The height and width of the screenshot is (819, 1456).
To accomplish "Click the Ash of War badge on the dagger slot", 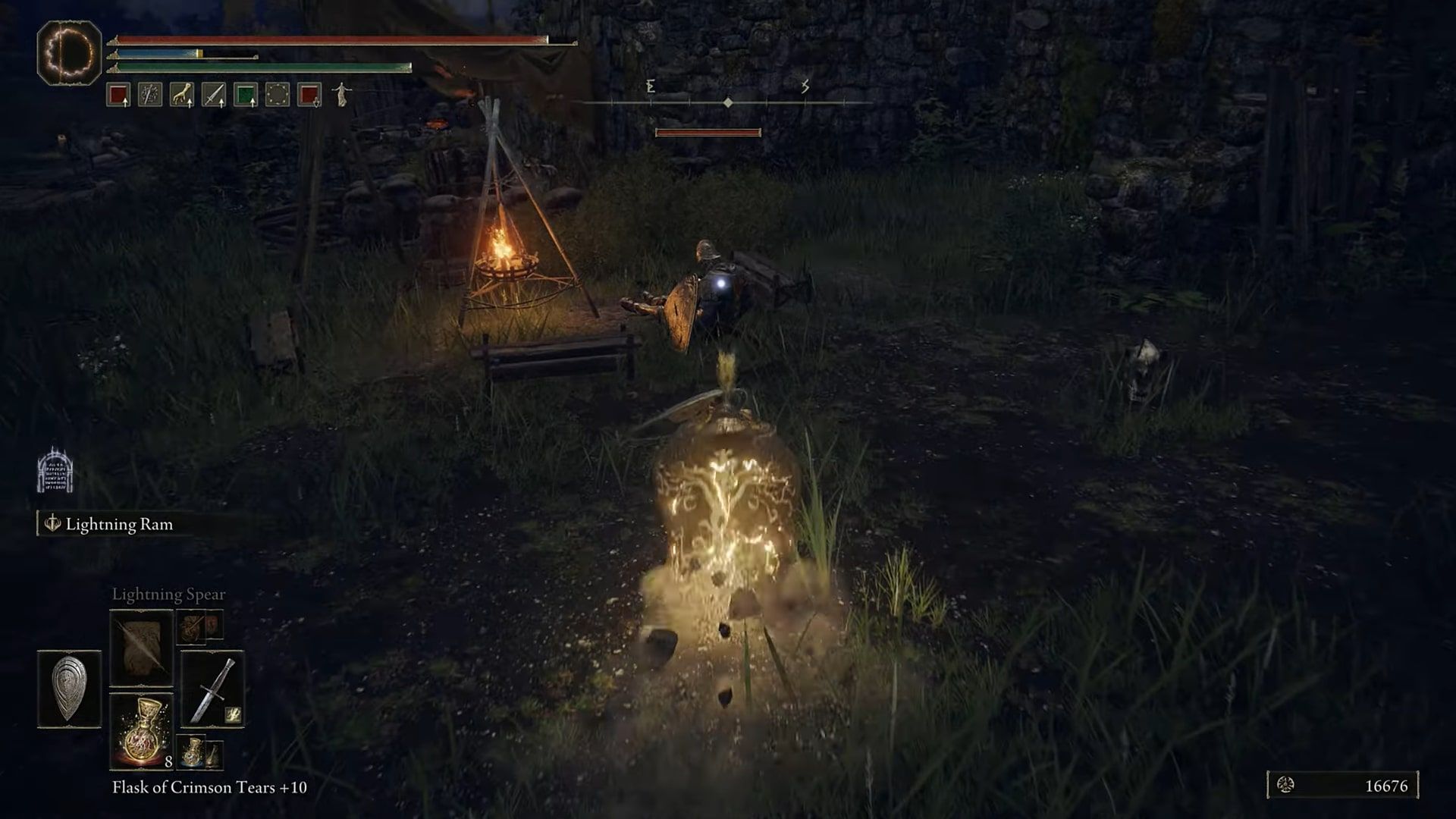I will [232, 714].
